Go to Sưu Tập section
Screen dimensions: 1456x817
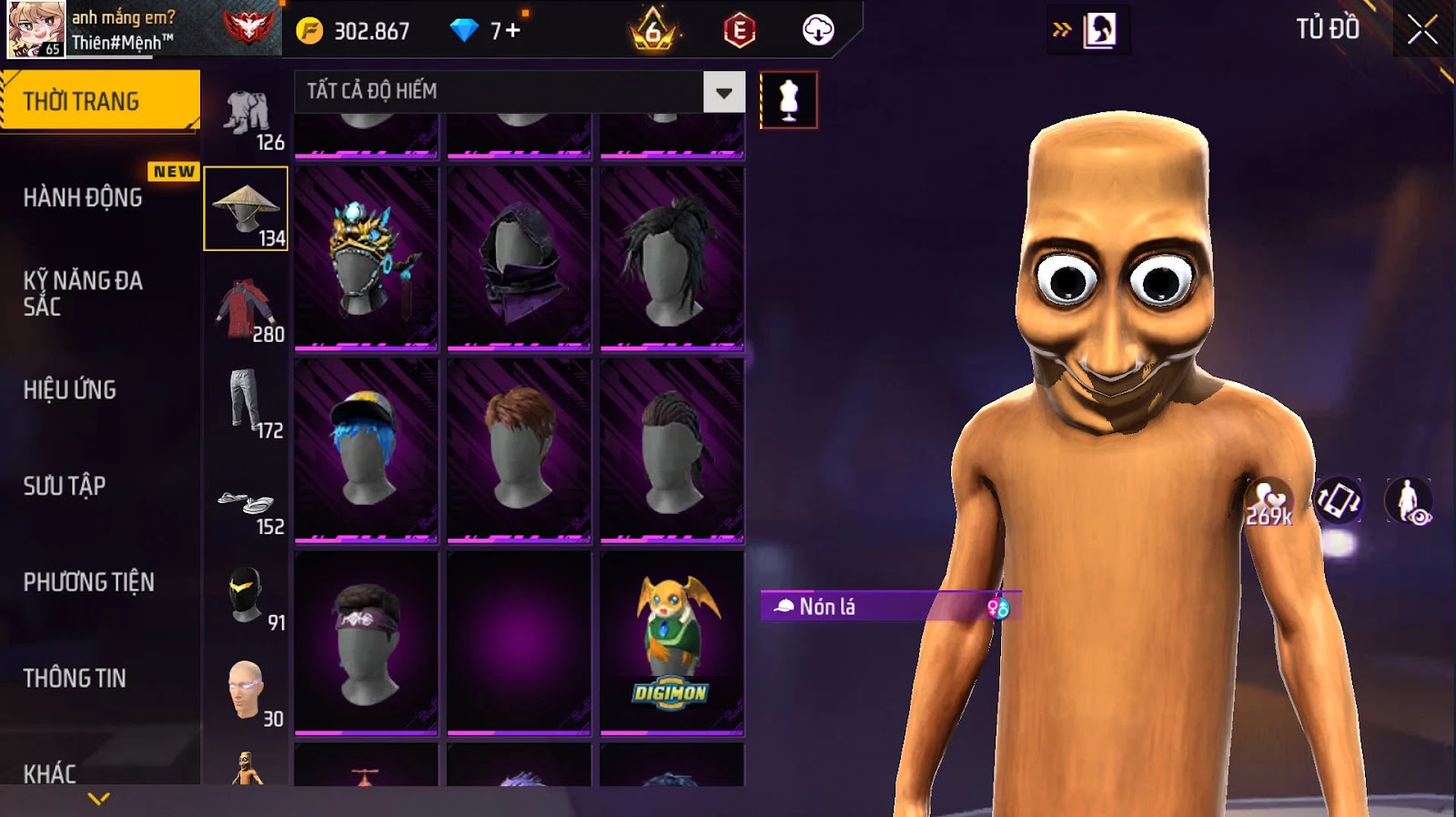click(x=65, y=486)
